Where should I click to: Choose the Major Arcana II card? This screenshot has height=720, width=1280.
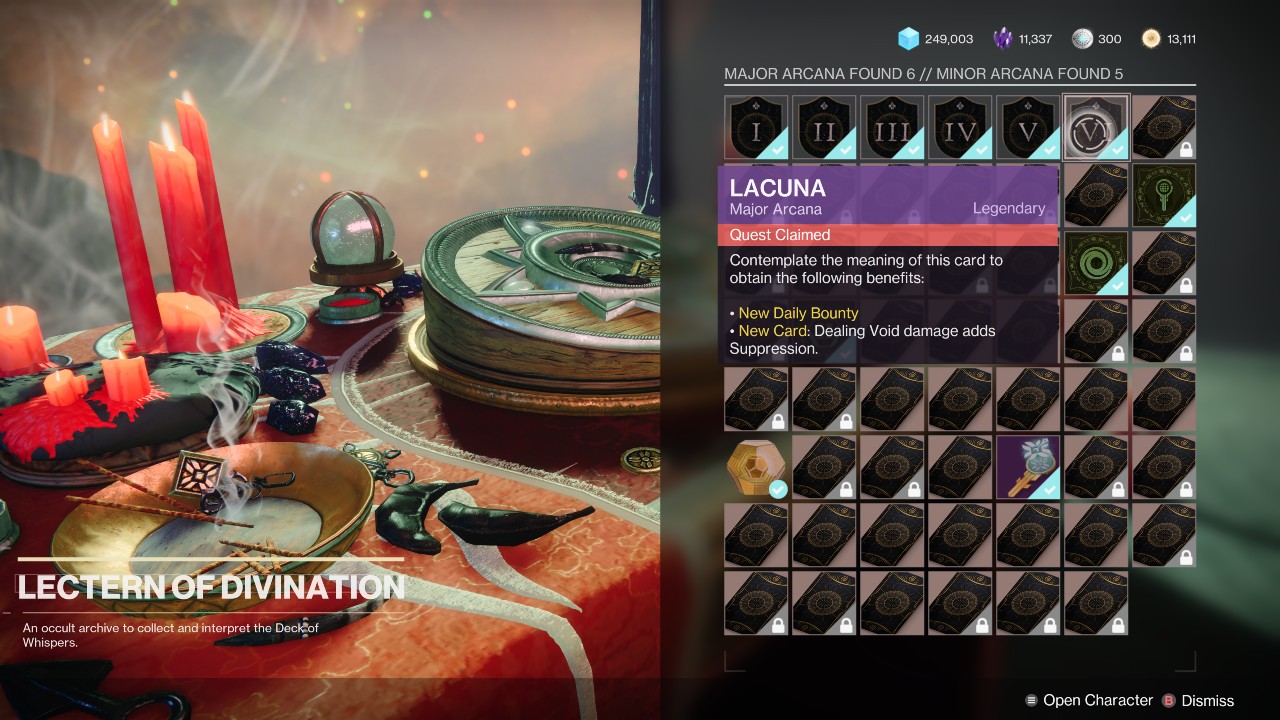(824, 127)
